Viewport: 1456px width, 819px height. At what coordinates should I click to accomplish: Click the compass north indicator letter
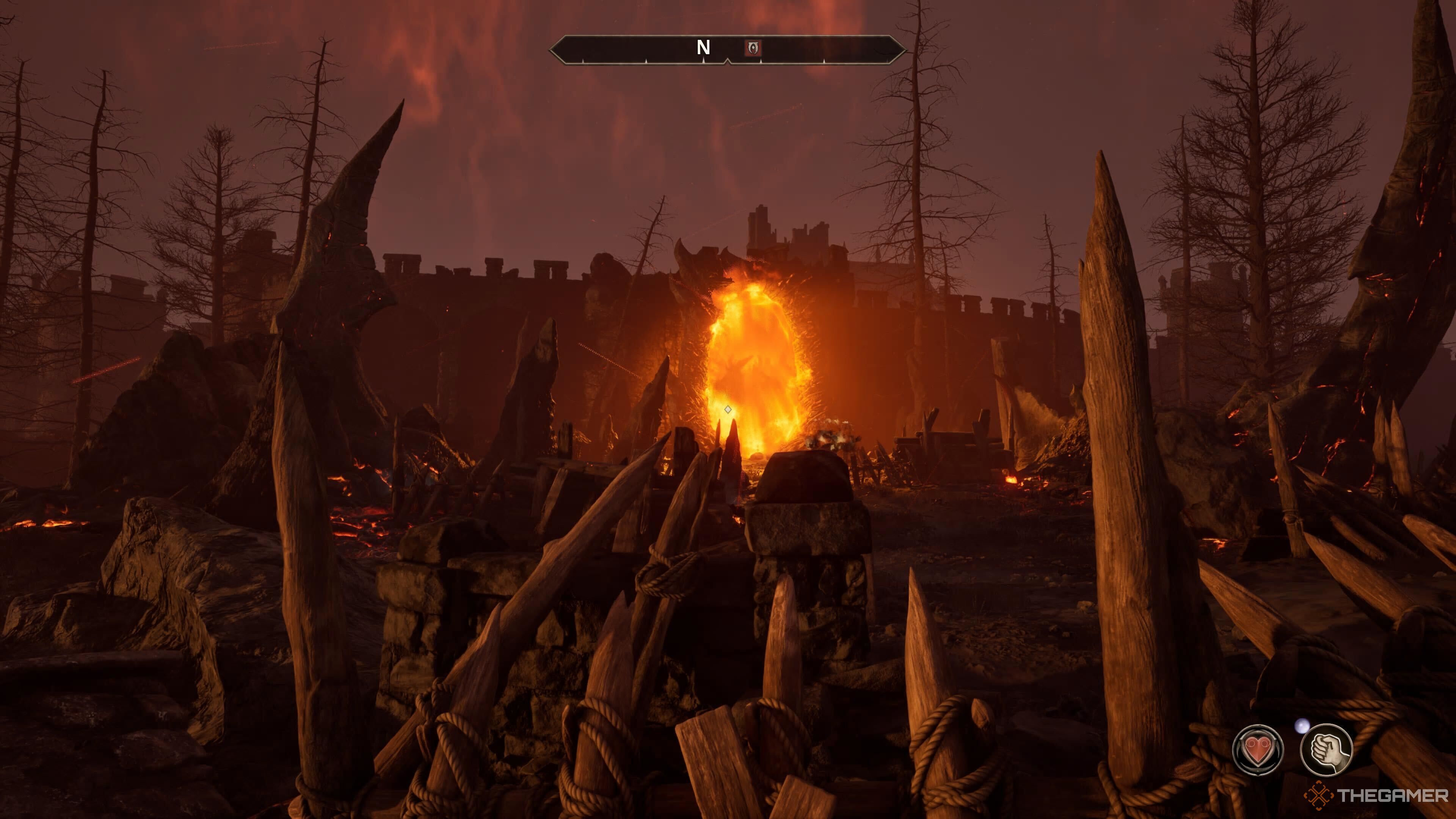point(703,48)
